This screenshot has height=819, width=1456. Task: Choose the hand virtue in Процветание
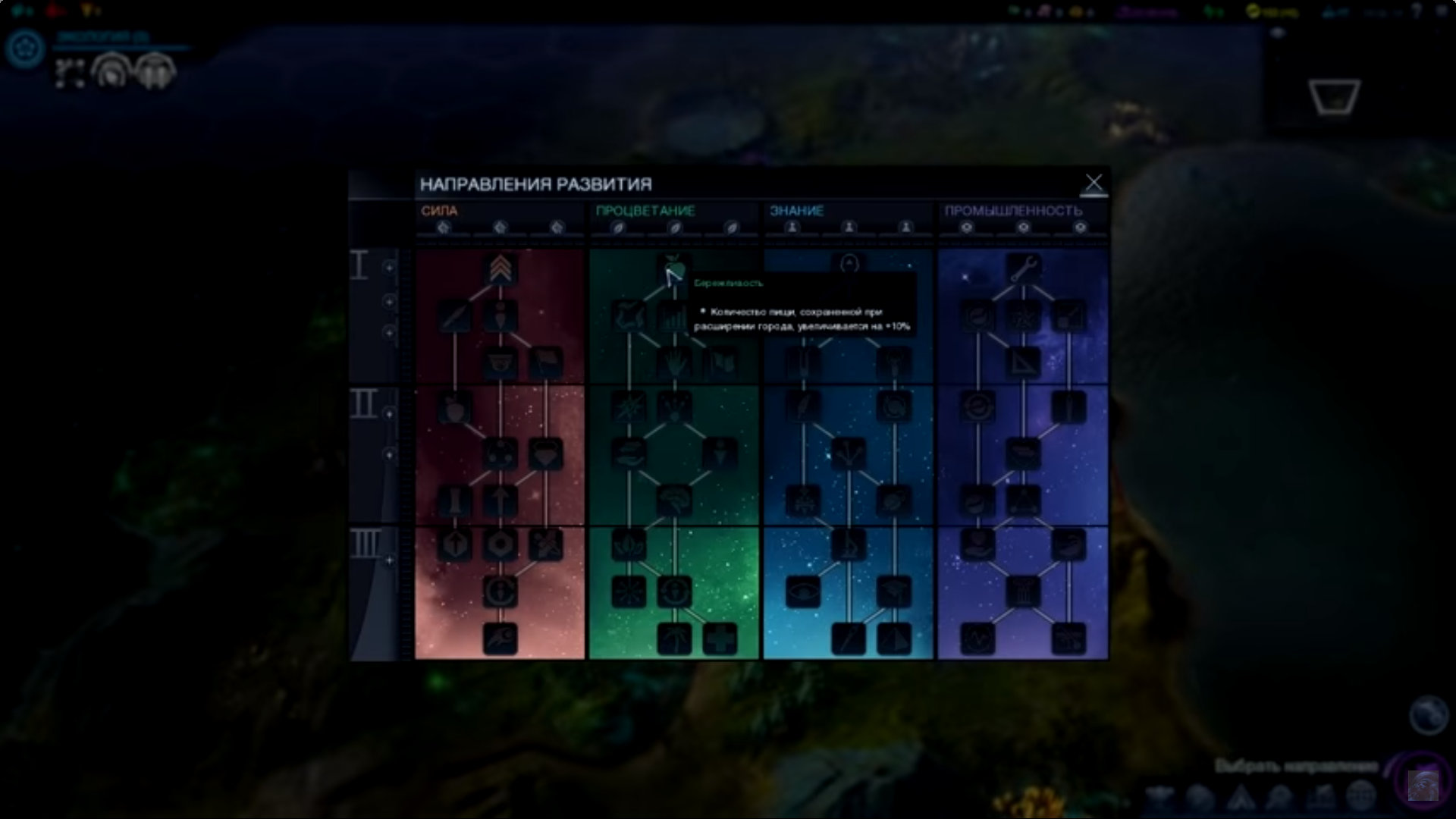(673, 362)
